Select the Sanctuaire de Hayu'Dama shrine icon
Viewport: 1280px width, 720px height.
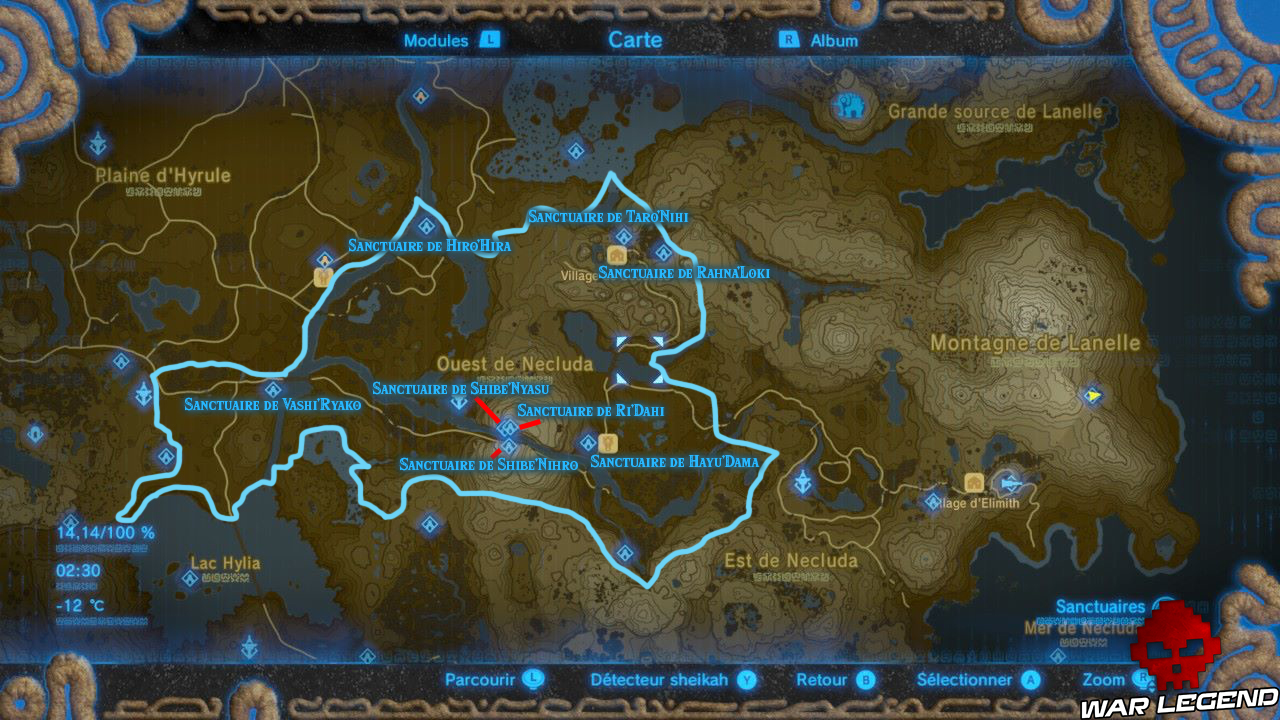pos(587,442)
